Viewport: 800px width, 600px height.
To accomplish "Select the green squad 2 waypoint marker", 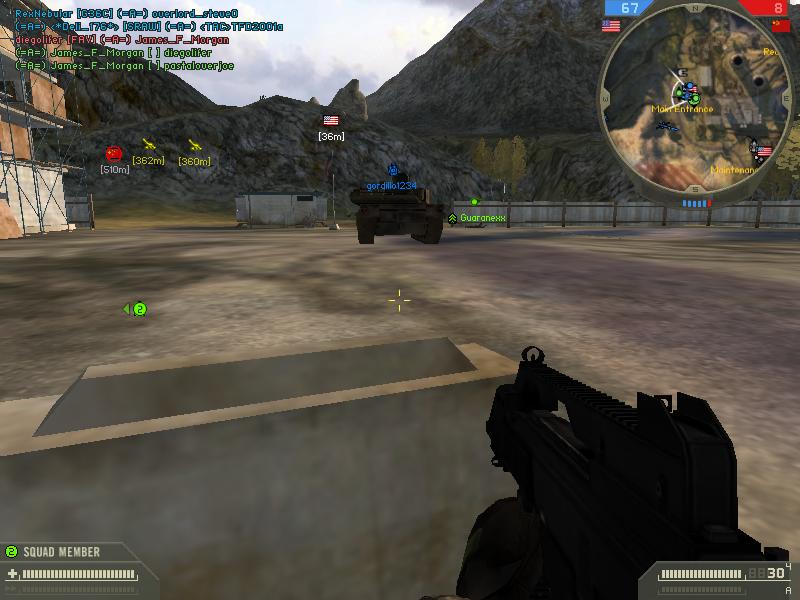I will pos(139,310).
